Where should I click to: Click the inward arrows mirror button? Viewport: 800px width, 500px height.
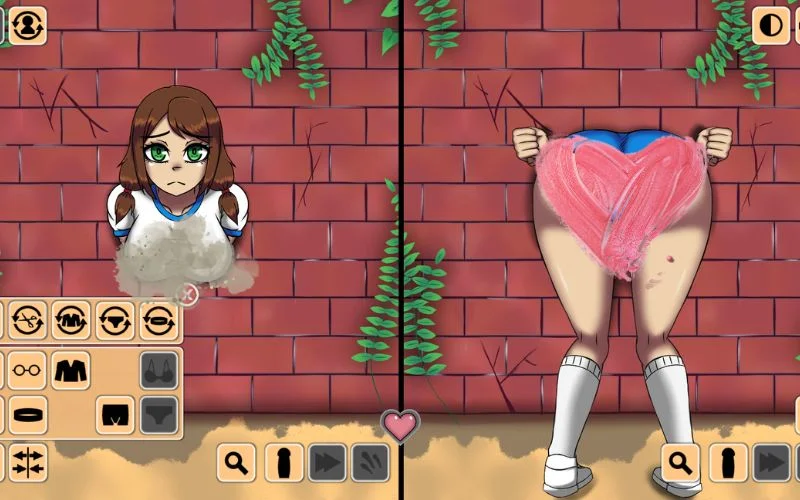28,461
